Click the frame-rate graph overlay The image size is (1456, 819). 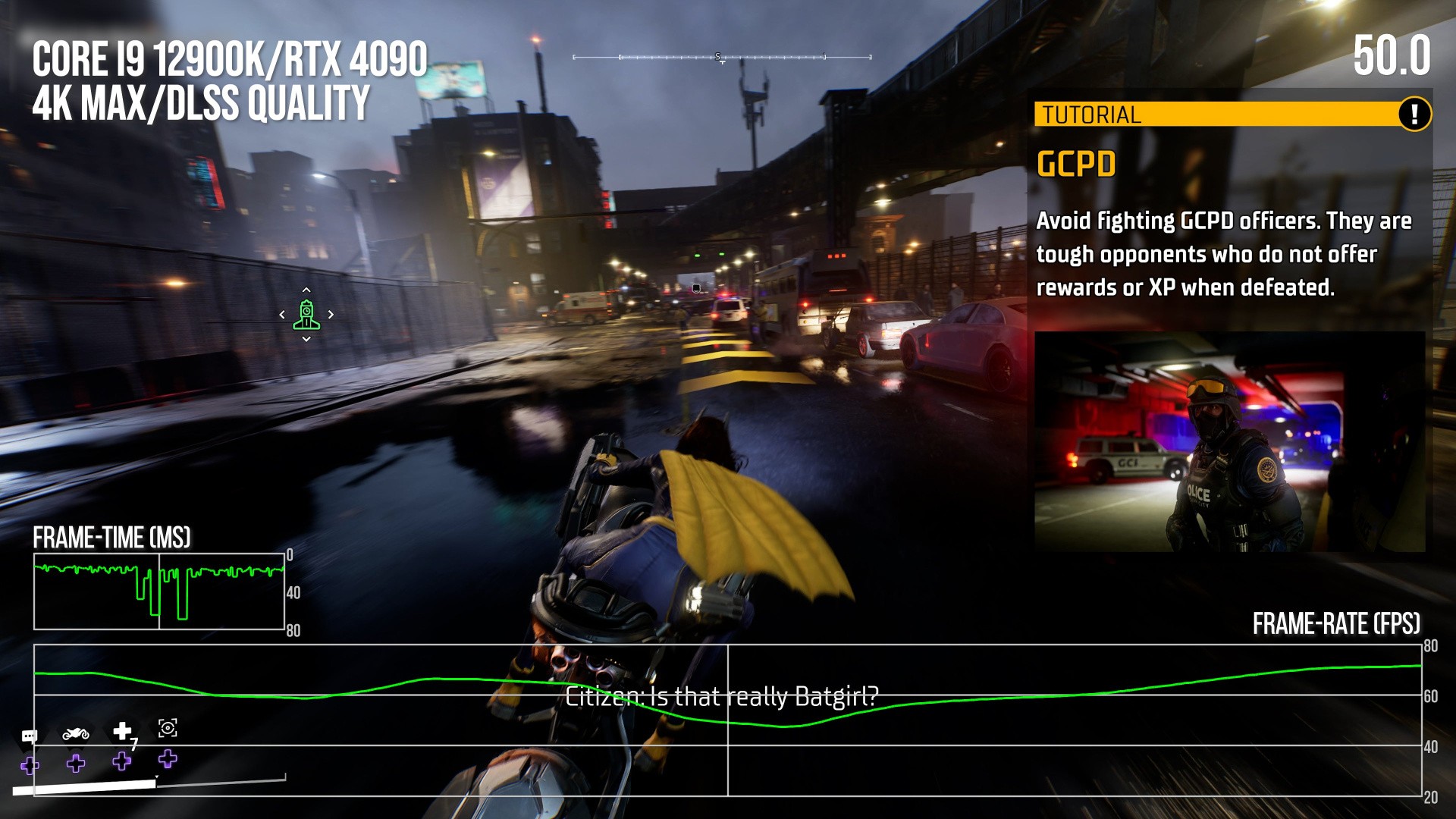click(x=728, y=720)
